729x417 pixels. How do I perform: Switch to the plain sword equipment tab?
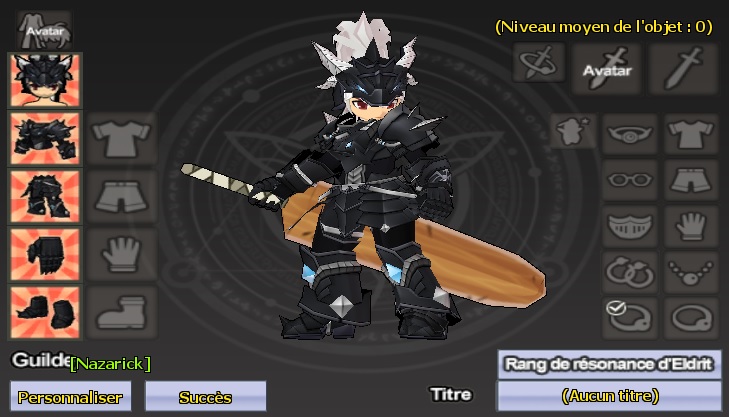pos(683,64)
